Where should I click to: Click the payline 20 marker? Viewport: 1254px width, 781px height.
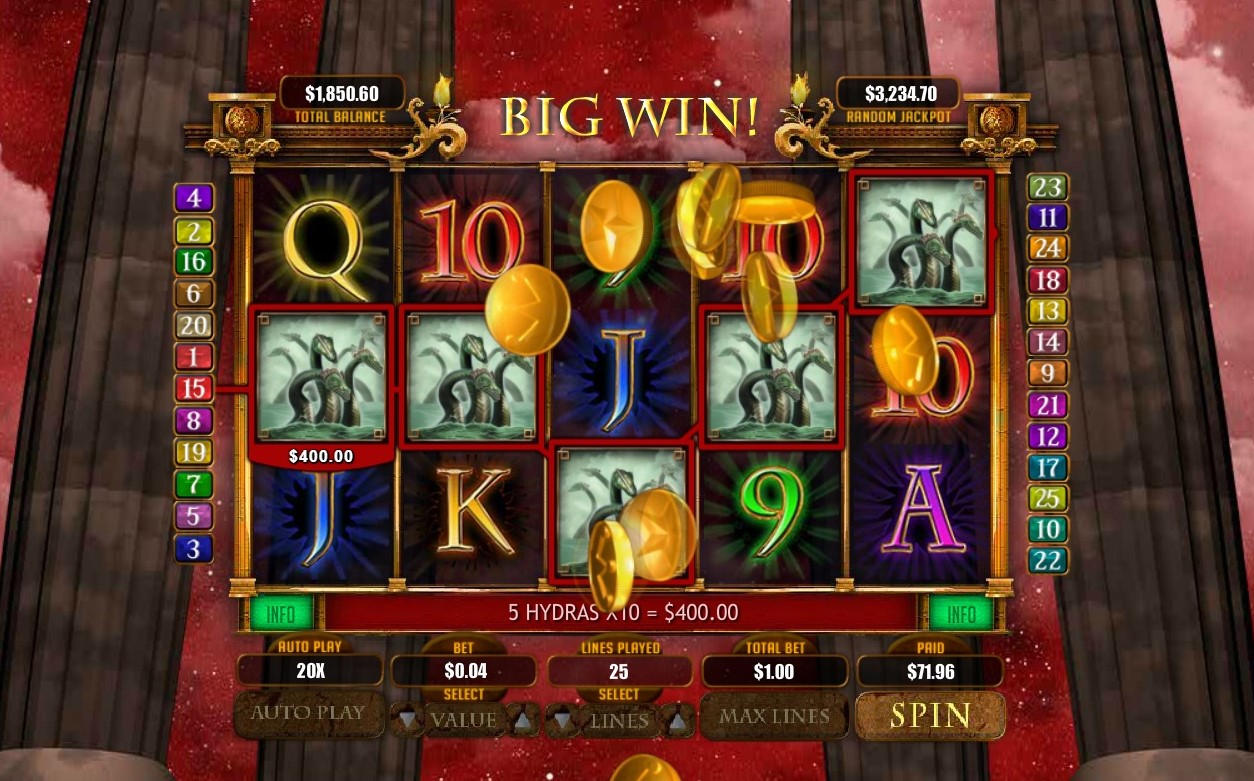(194, 325)
